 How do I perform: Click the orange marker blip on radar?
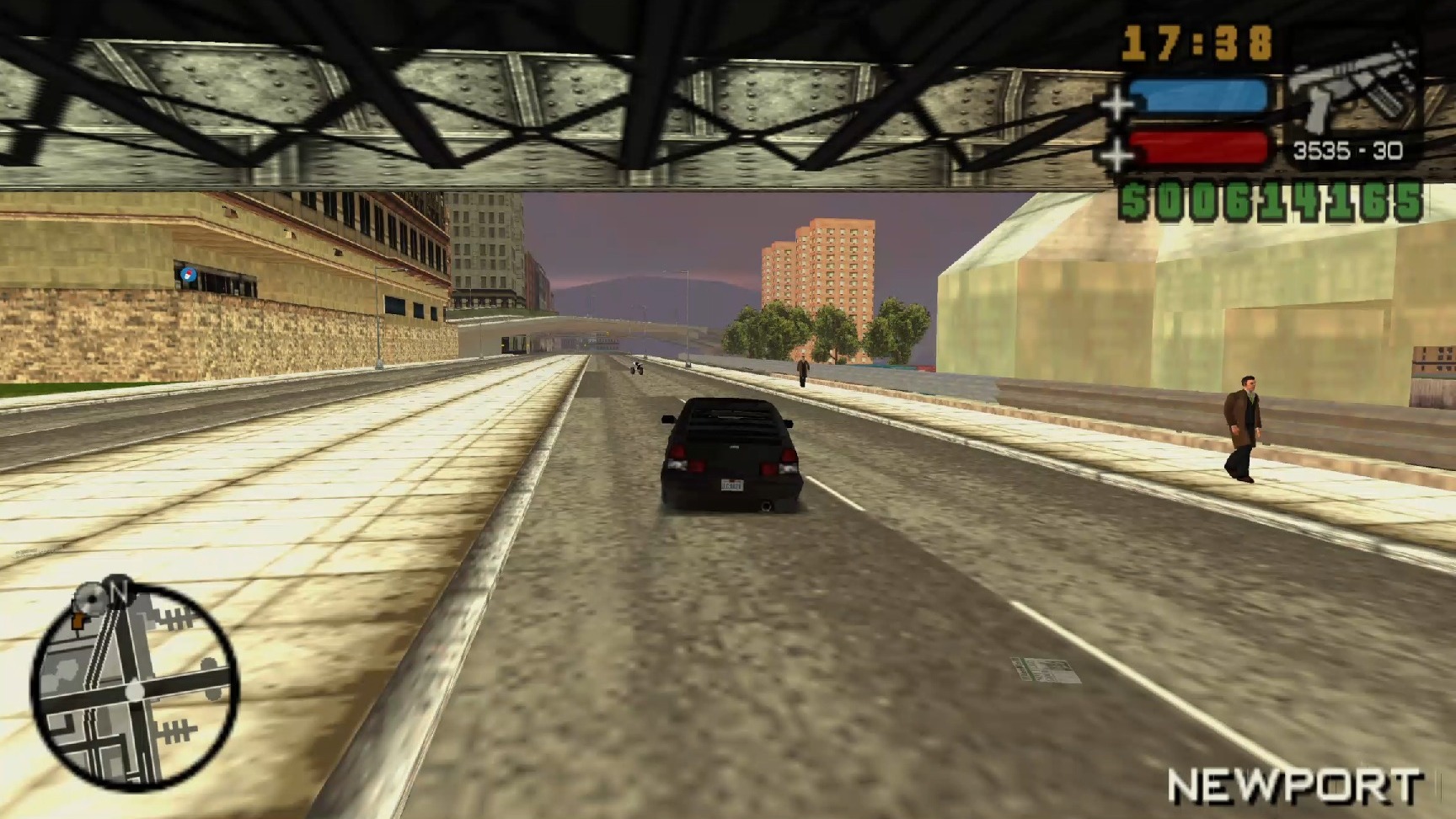coord(80,619)
